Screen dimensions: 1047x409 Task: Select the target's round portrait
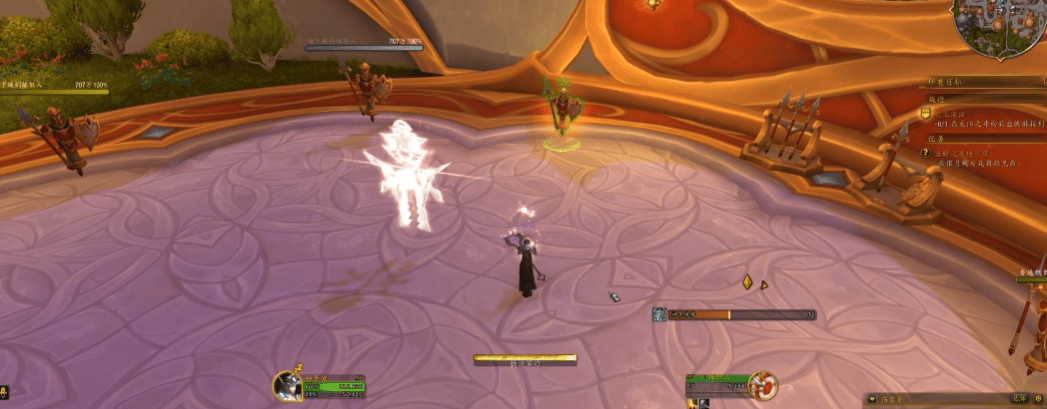pos(764,384)
